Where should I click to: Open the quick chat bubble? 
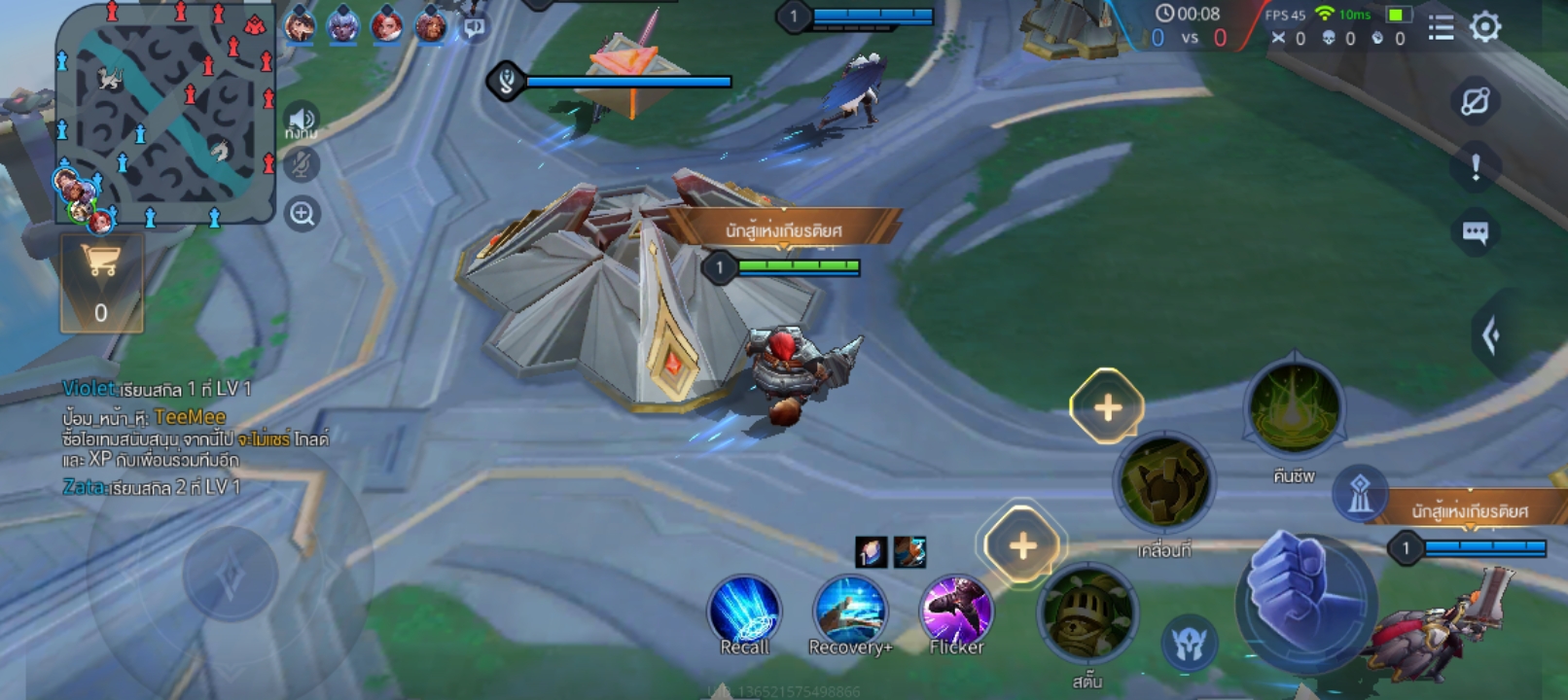click(1475, 232)
